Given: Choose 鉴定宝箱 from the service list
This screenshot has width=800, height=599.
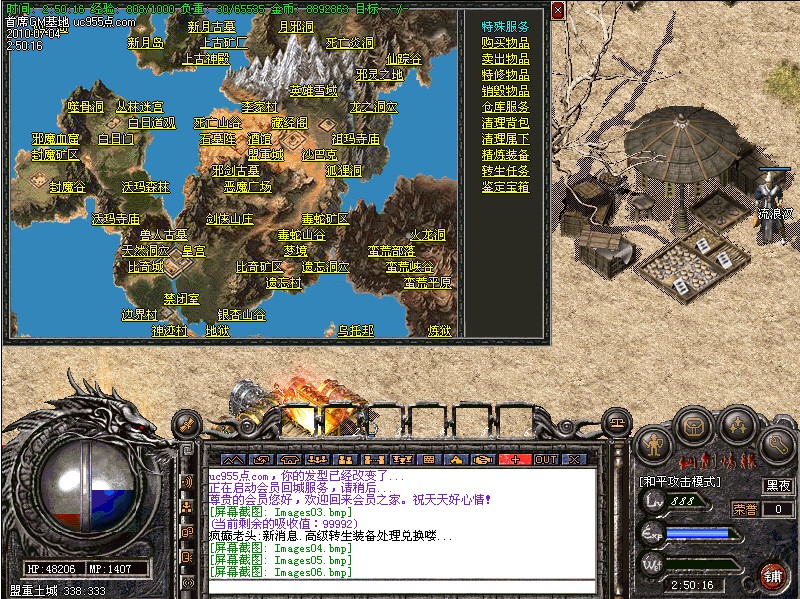Looking at the screenshot, I should (505, 187).
